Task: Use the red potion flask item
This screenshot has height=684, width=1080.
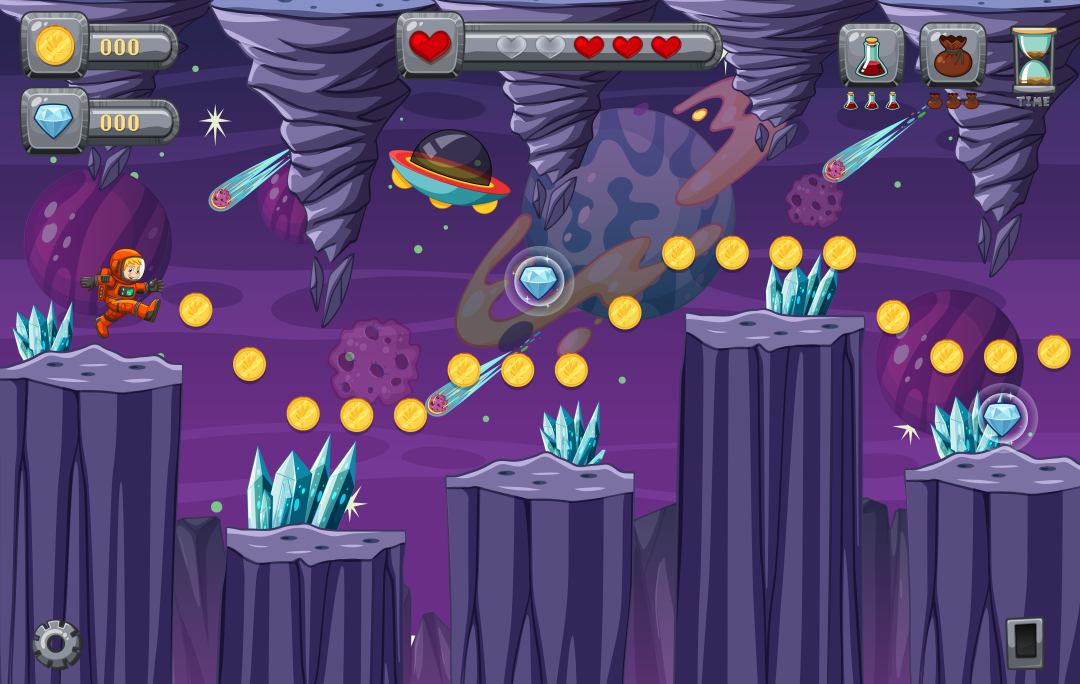Action: click(871, 55)
